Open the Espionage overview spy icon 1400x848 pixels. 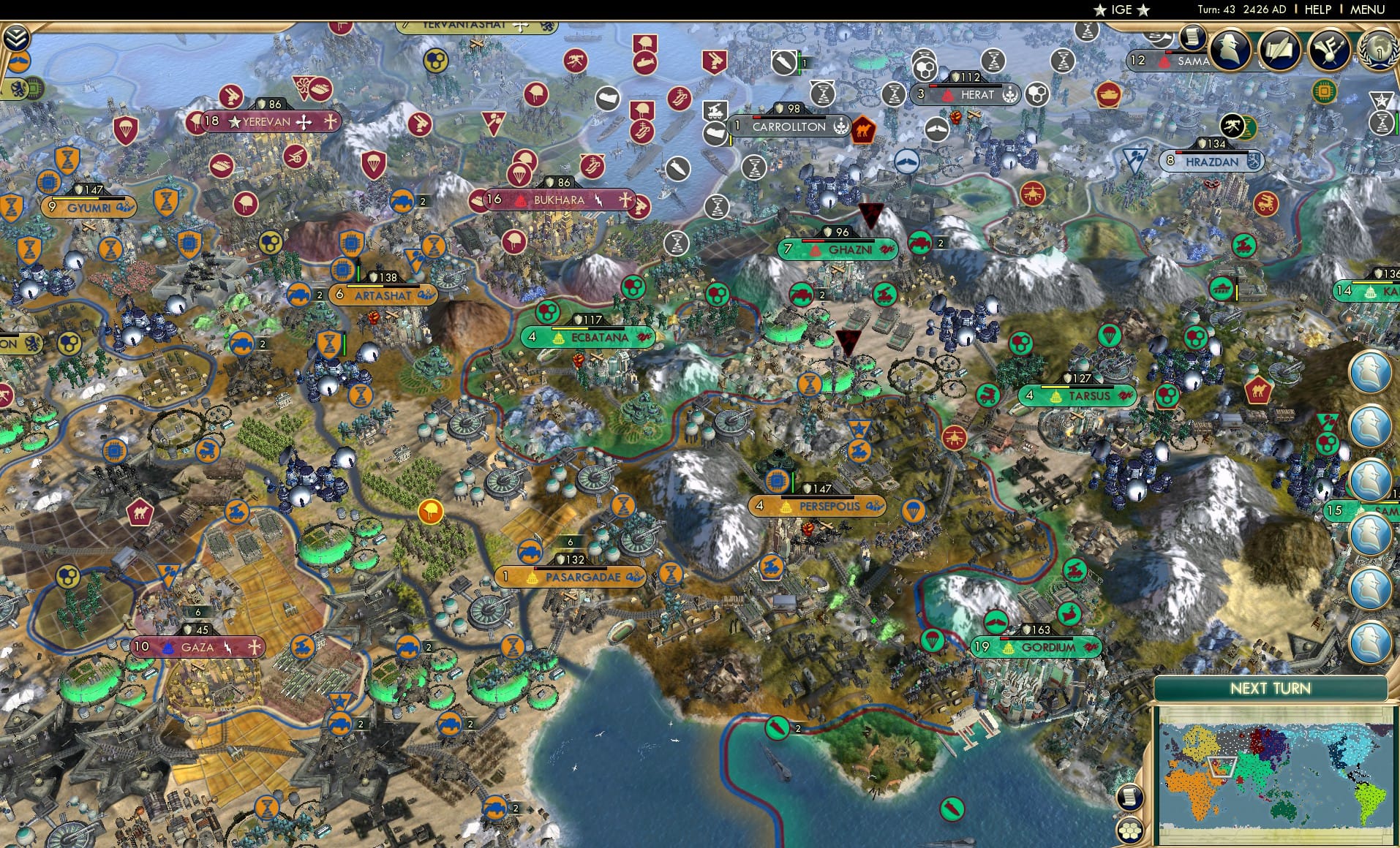1229,50
